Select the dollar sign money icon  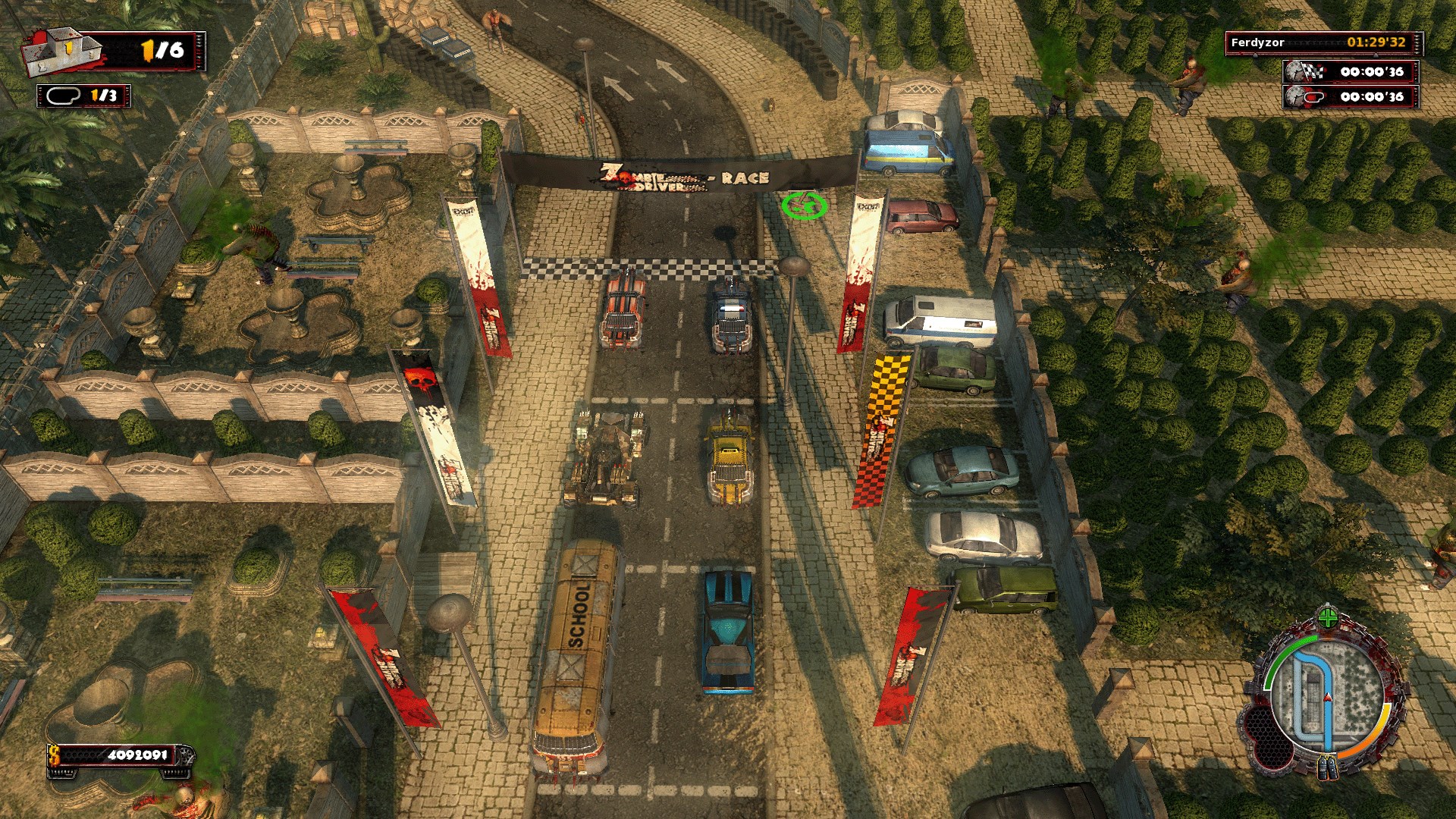55,755
